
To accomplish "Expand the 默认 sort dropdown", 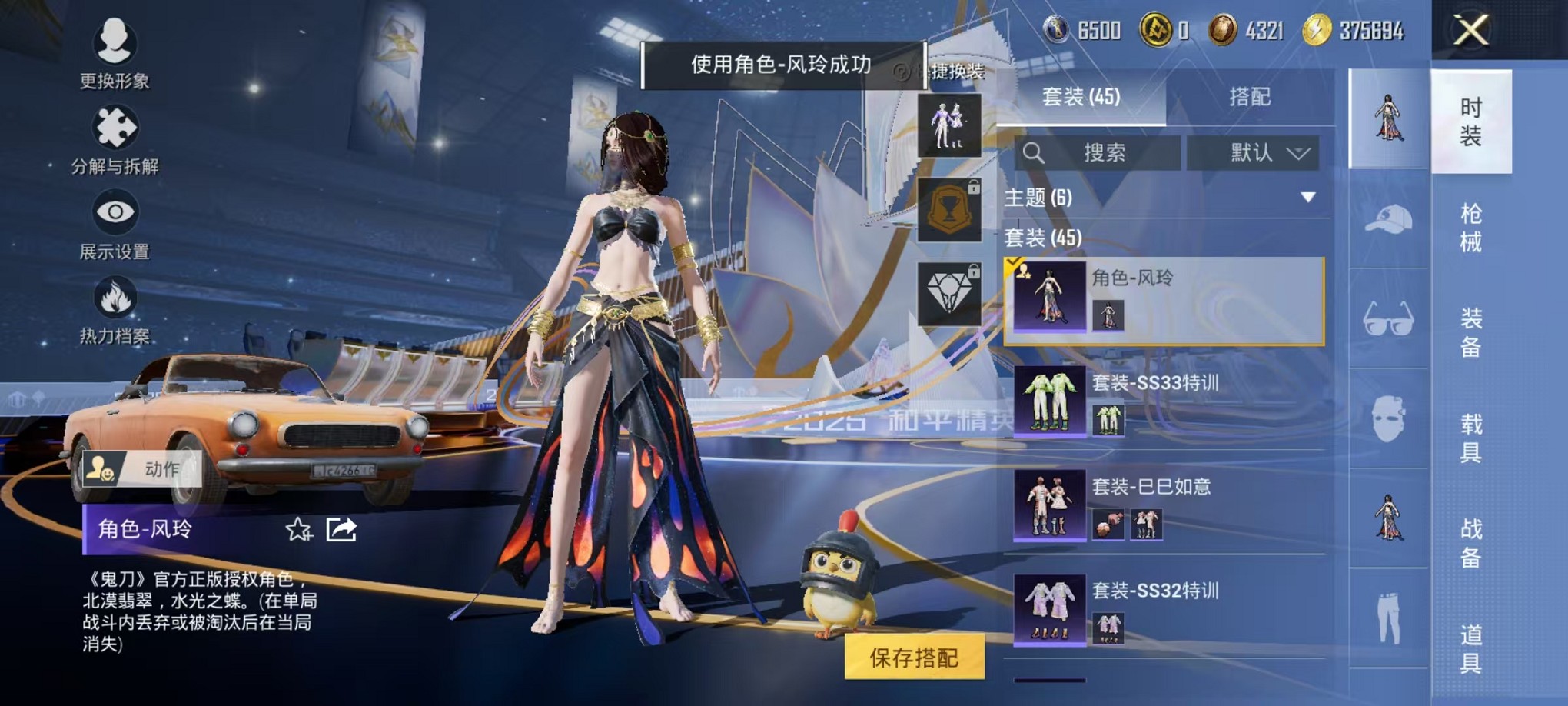I will click(x=1254, y=152).
